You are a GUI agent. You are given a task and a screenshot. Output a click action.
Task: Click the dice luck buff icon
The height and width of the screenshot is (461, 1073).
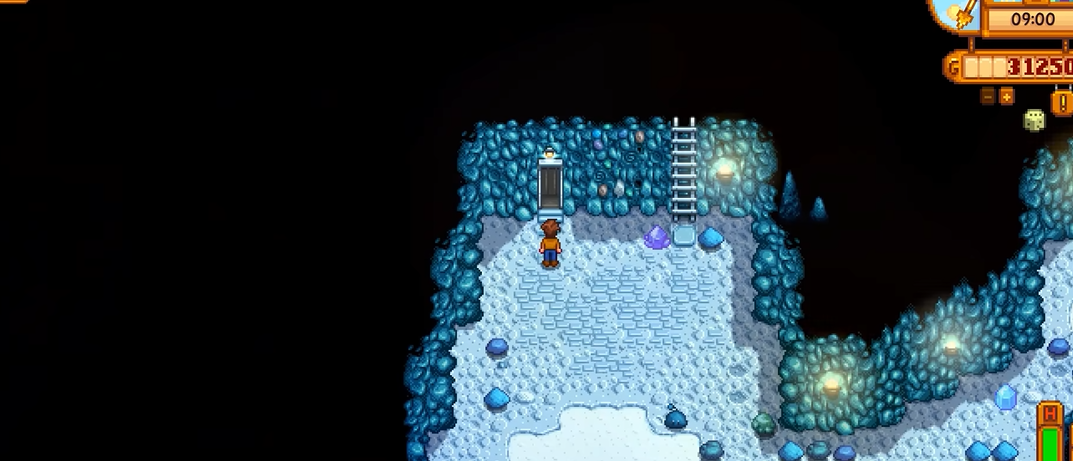coord(1034,121)
